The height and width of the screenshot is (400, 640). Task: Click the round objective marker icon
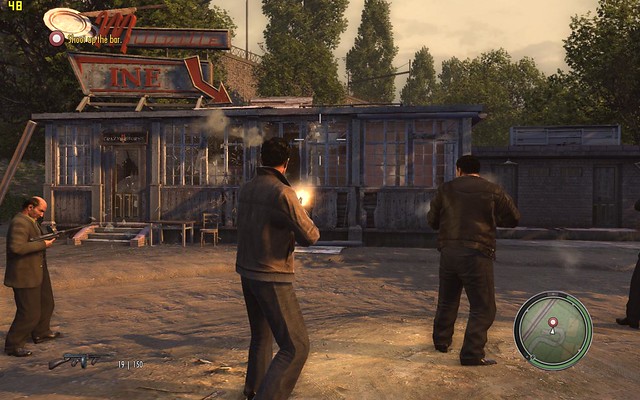pyautogui.click(x=56, y=38)
